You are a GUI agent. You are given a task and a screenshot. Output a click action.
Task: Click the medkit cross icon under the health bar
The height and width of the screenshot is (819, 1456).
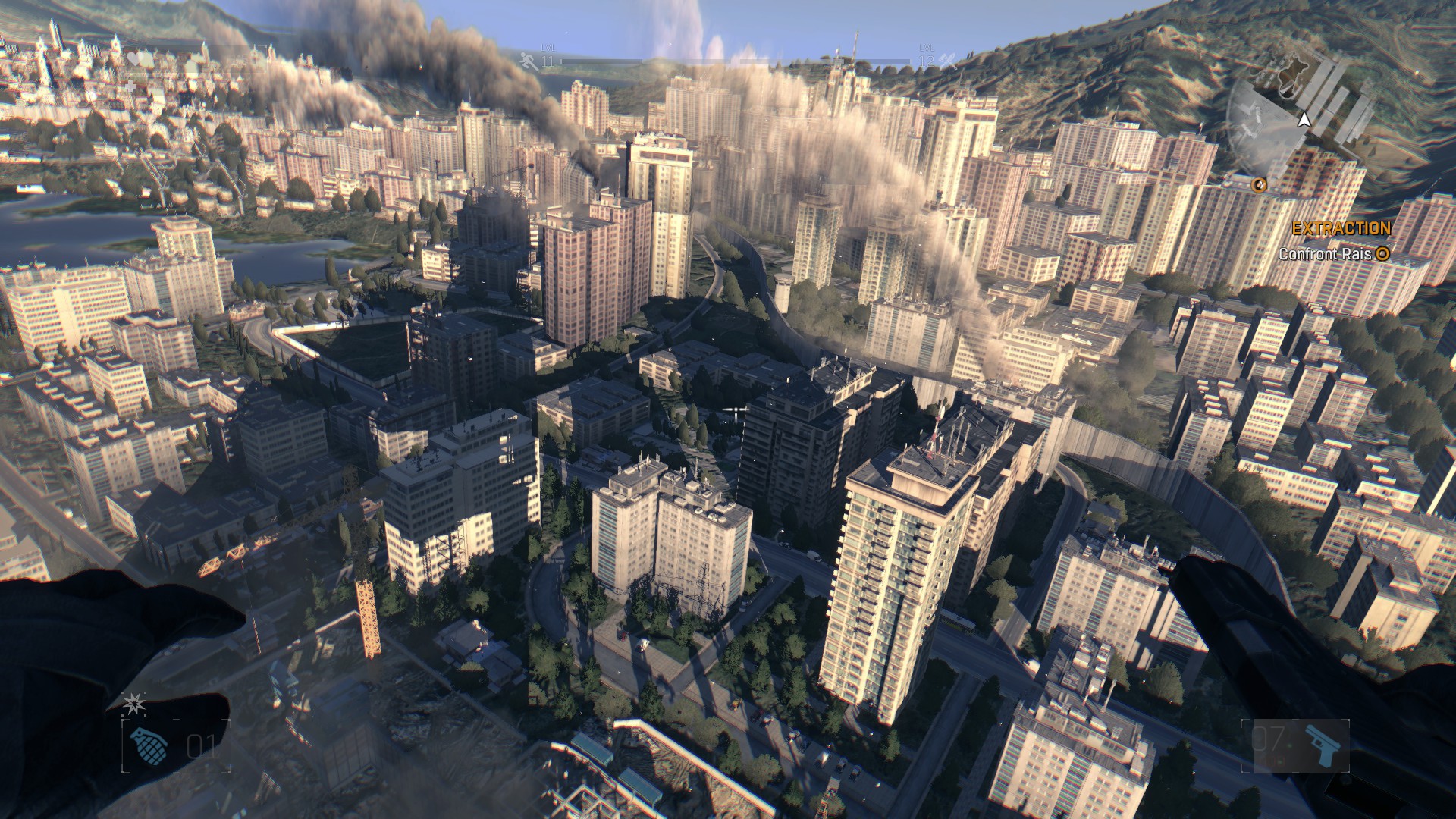pos(130,86)
